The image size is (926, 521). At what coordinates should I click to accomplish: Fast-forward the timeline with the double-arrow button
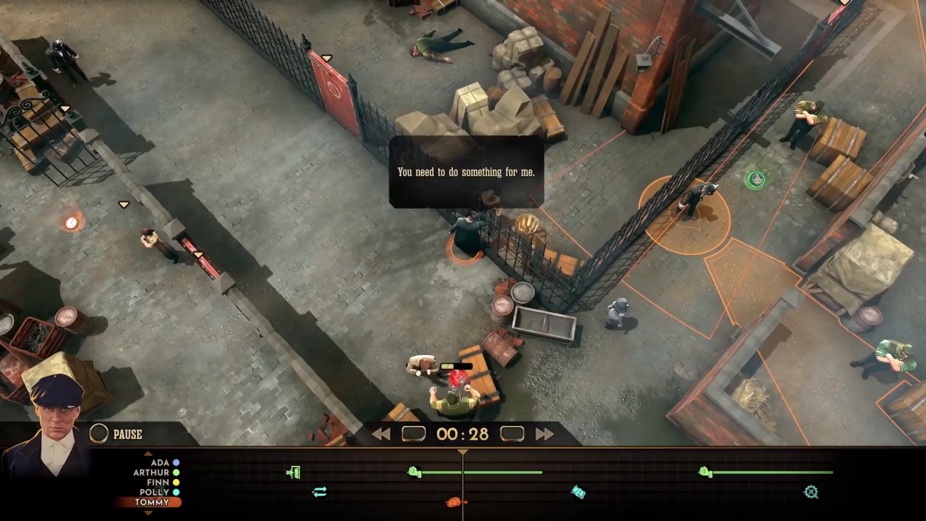(x=544, y=434)
